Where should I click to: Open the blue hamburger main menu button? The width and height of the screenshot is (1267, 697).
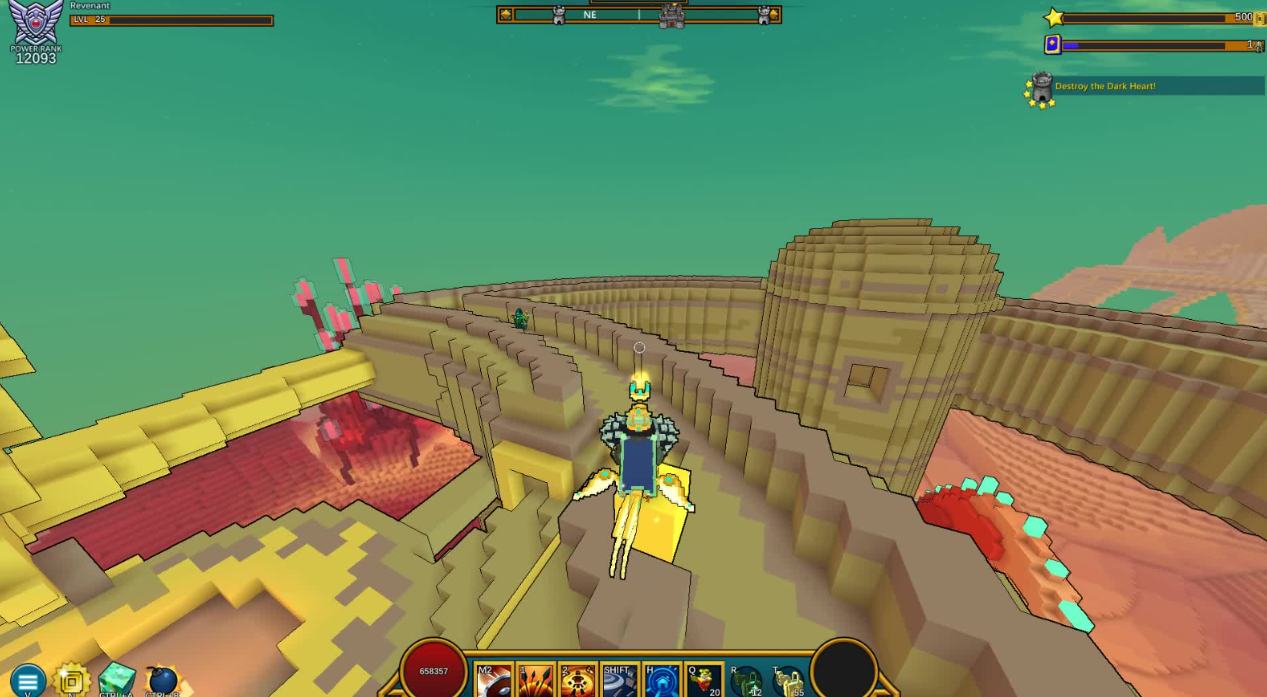click(27, 681)
